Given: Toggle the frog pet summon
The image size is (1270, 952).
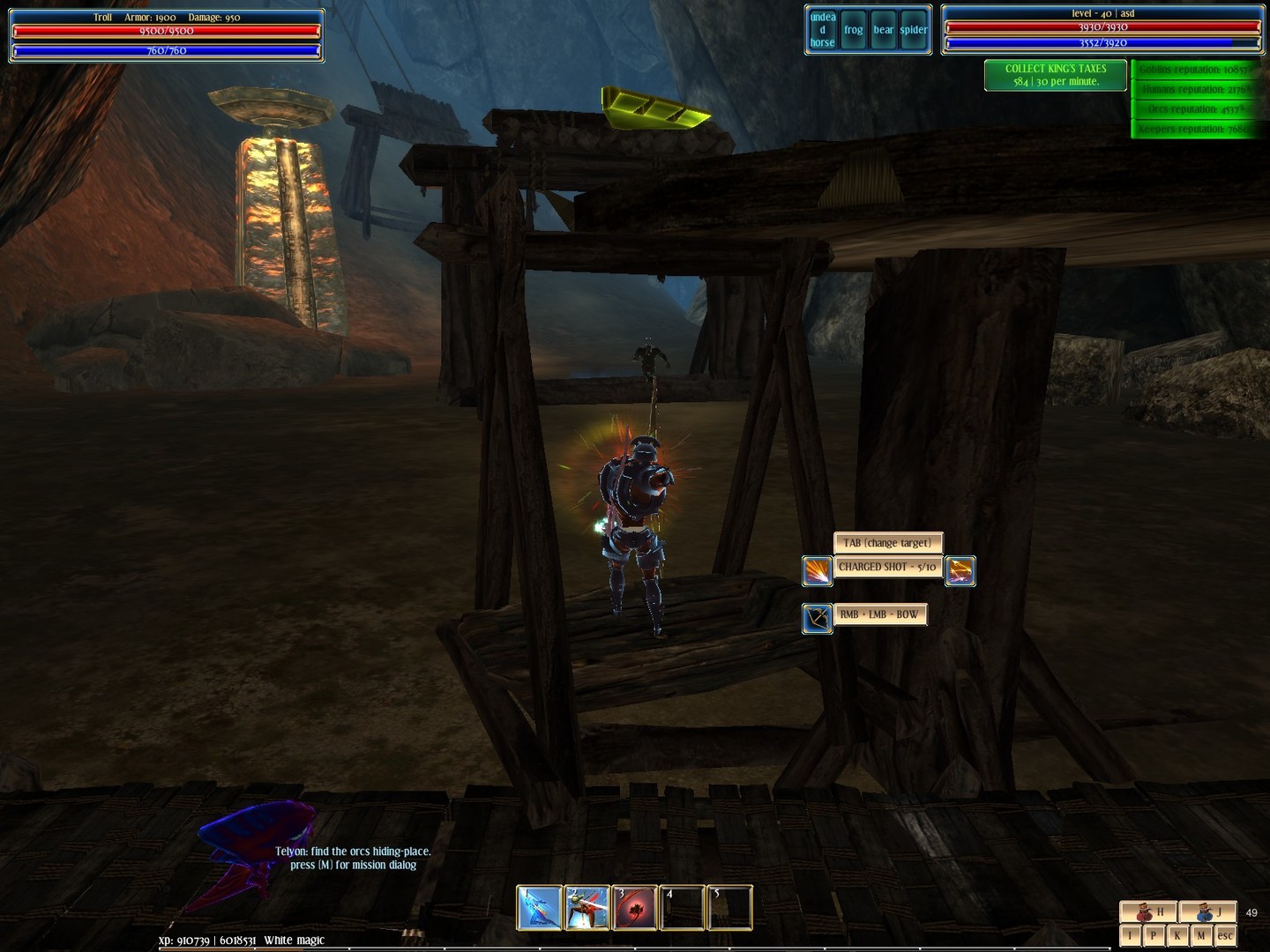Looking at the screenshot, I should click(854, 29).
